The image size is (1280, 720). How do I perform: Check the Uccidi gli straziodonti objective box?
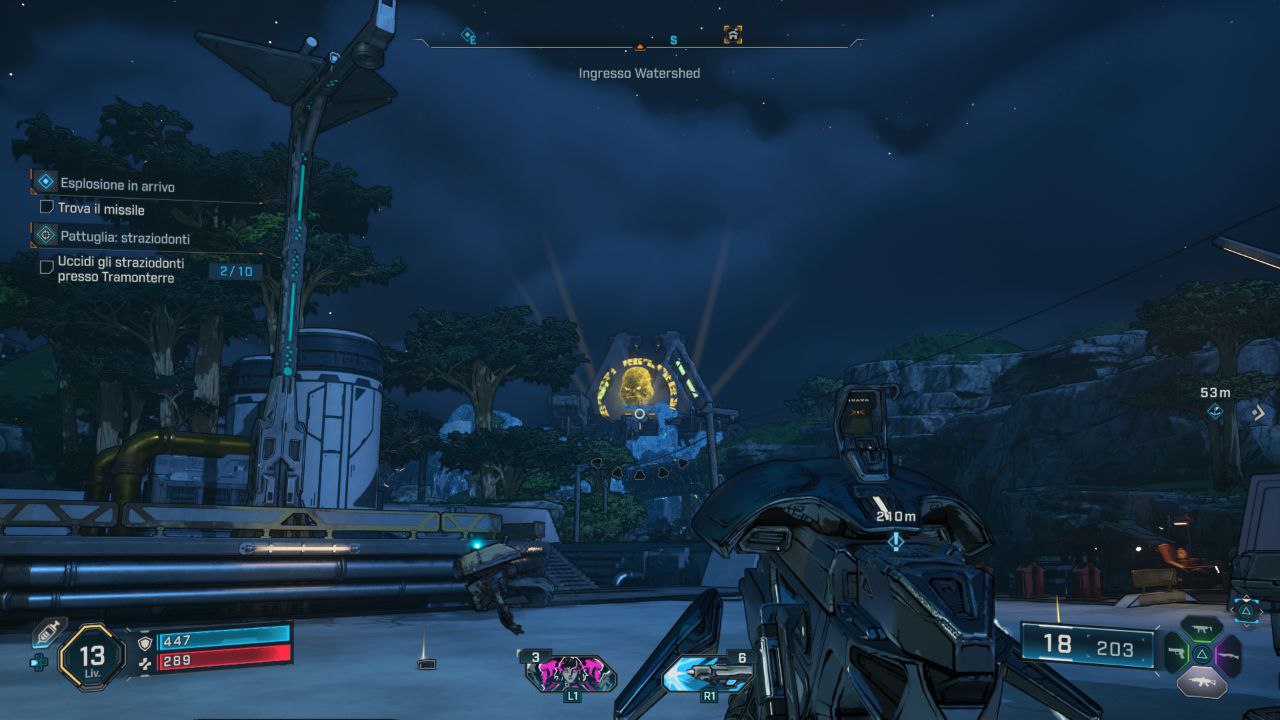coord(46,267)
